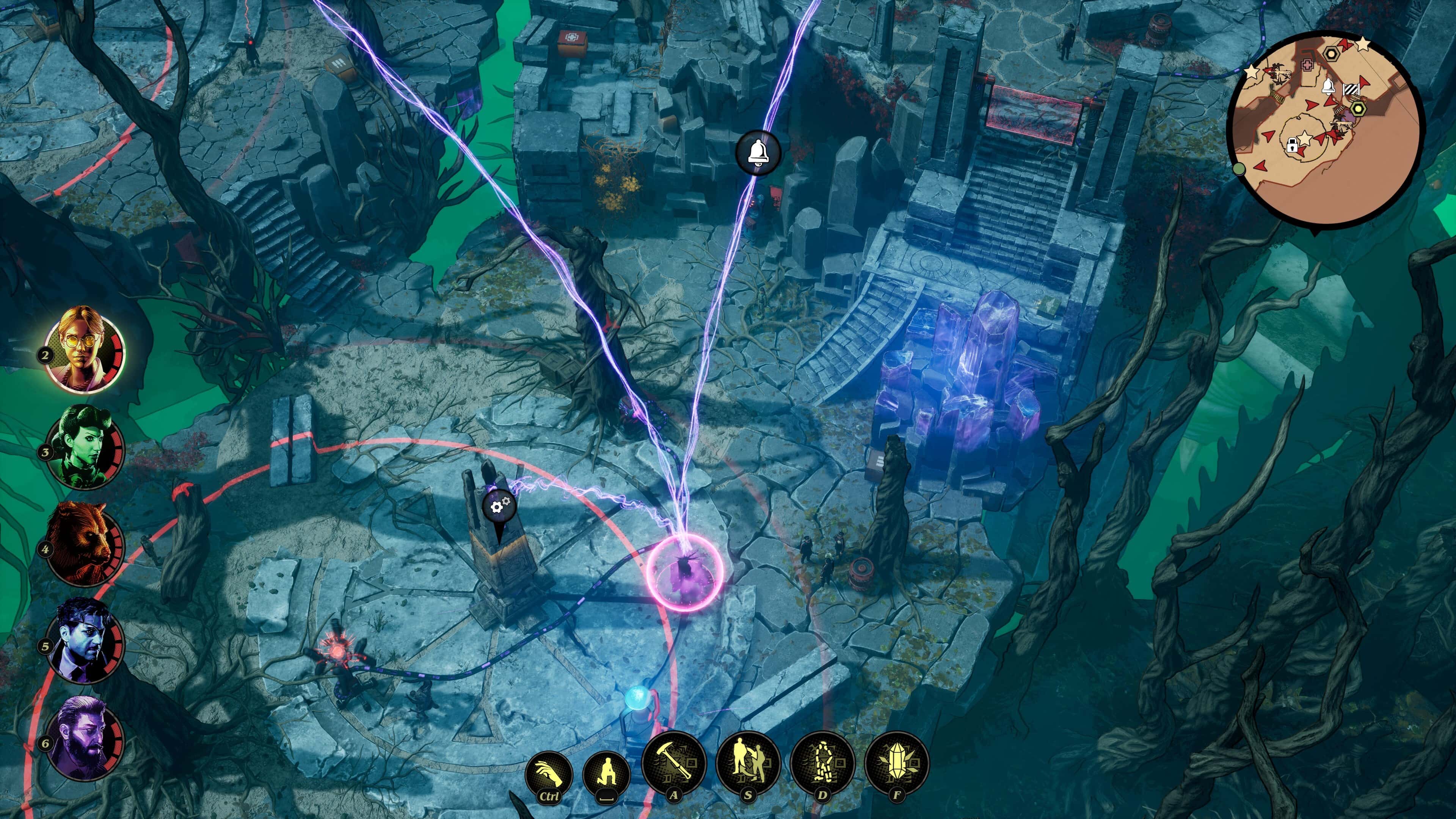Click the padlock marker inside the minimap circle
Image resolution: width=1456 pixels, height=819 pixels.
tap(1292, 145)
